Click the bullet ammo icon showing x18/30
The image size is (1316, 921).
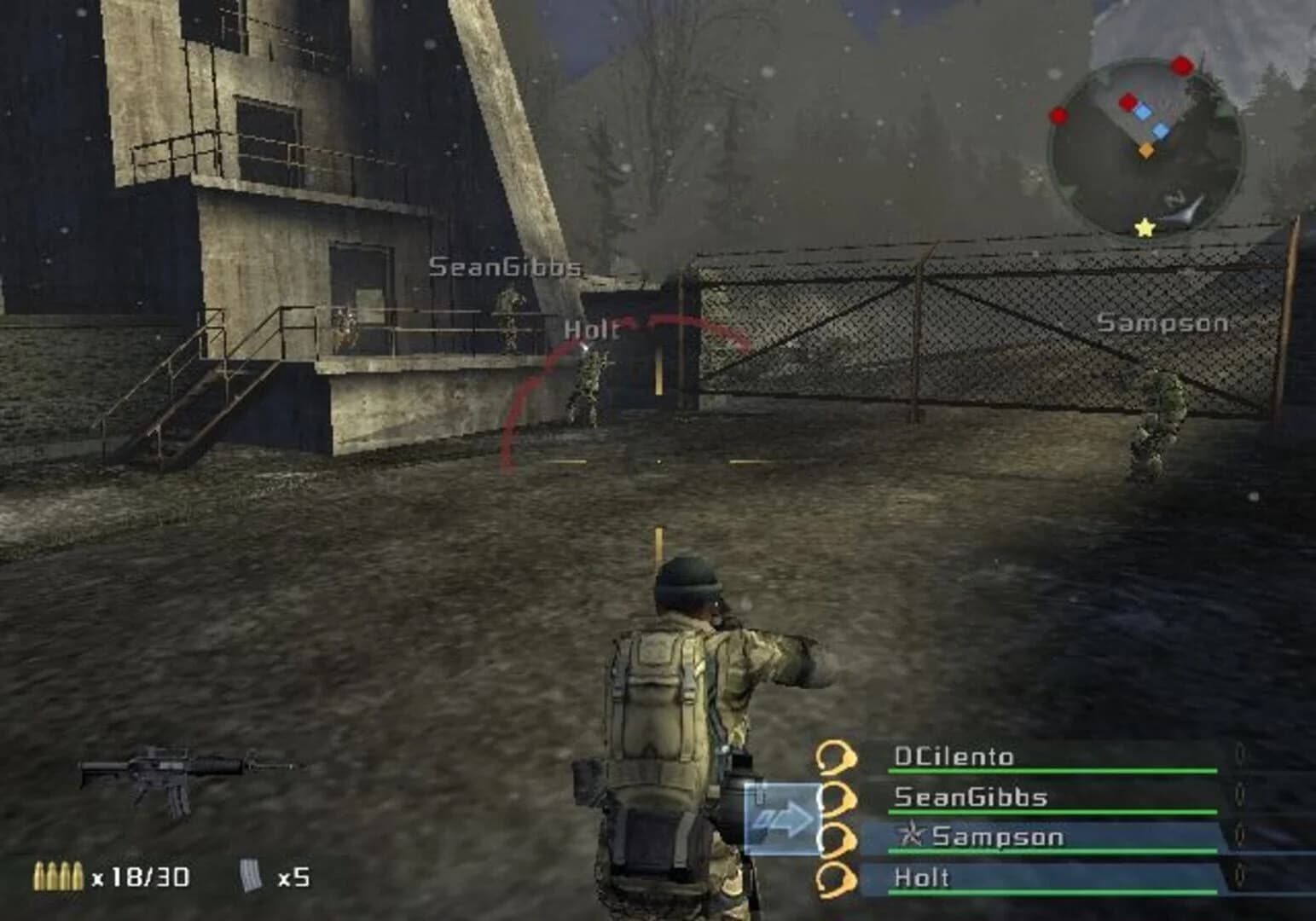pyautogui.click(x=60, y=874)
